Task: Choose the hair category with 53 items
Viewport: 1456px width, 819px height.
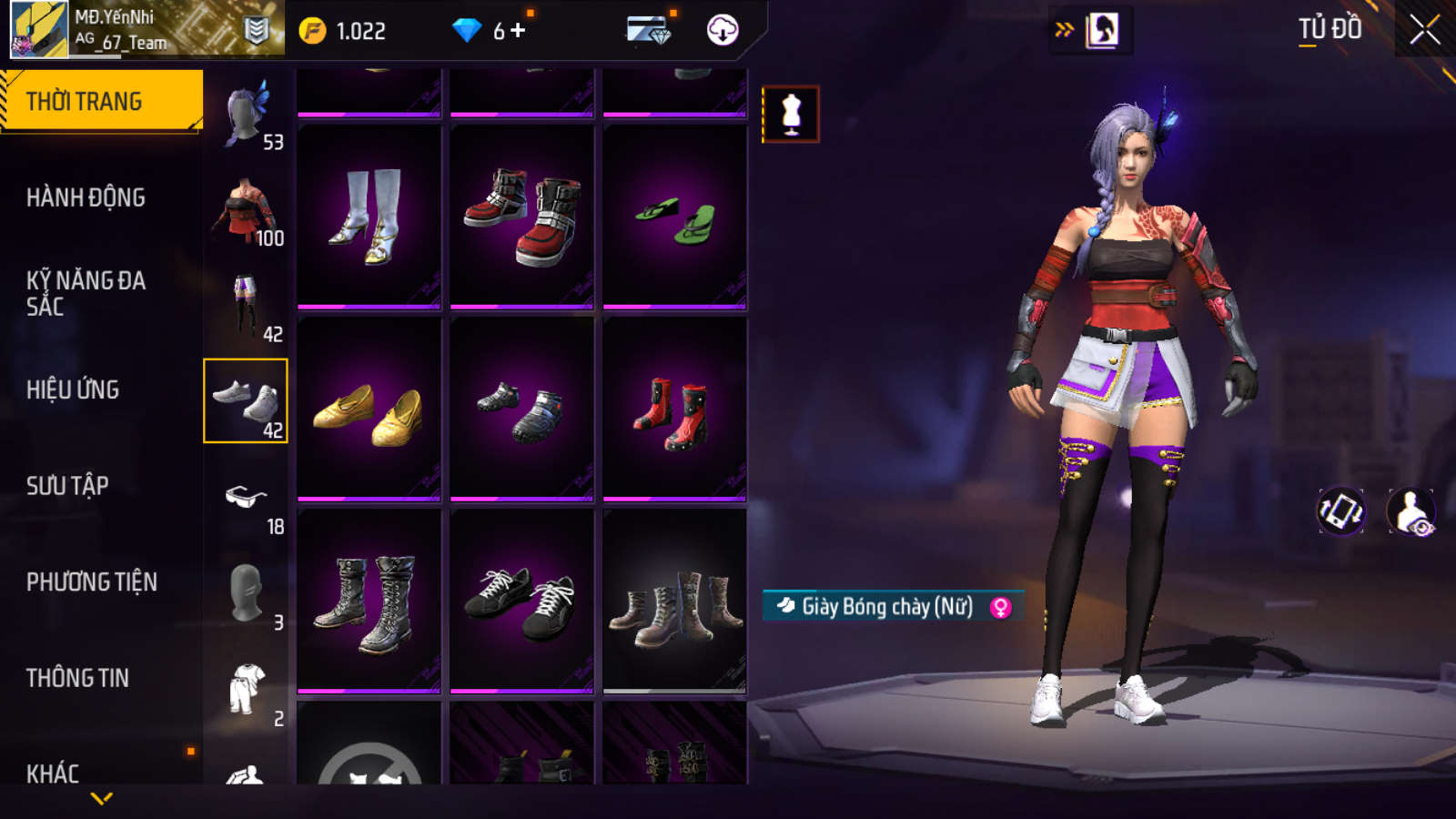Action: tap(246, 113)
